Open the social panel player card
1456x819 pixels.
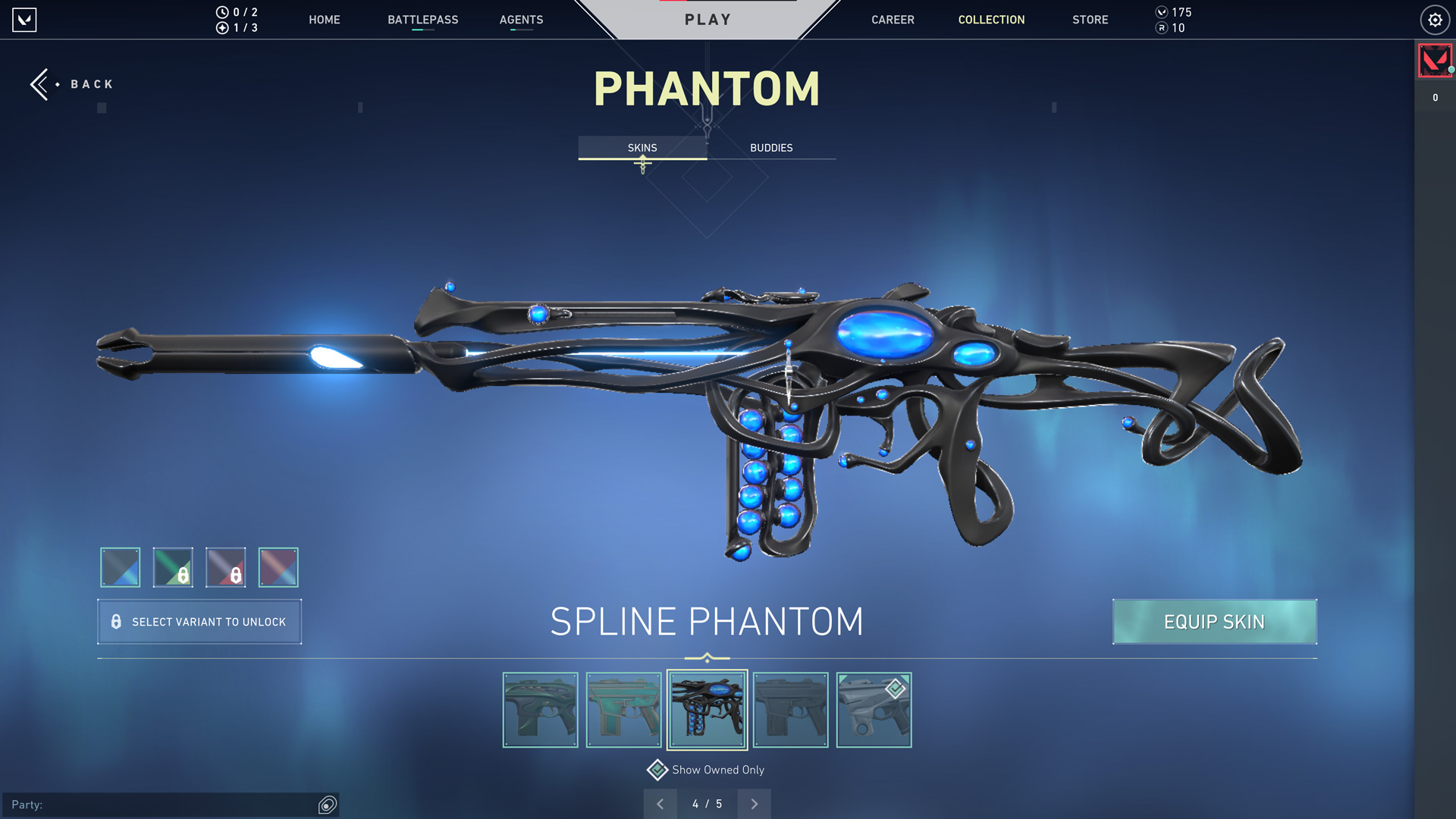coord(1435,61)
